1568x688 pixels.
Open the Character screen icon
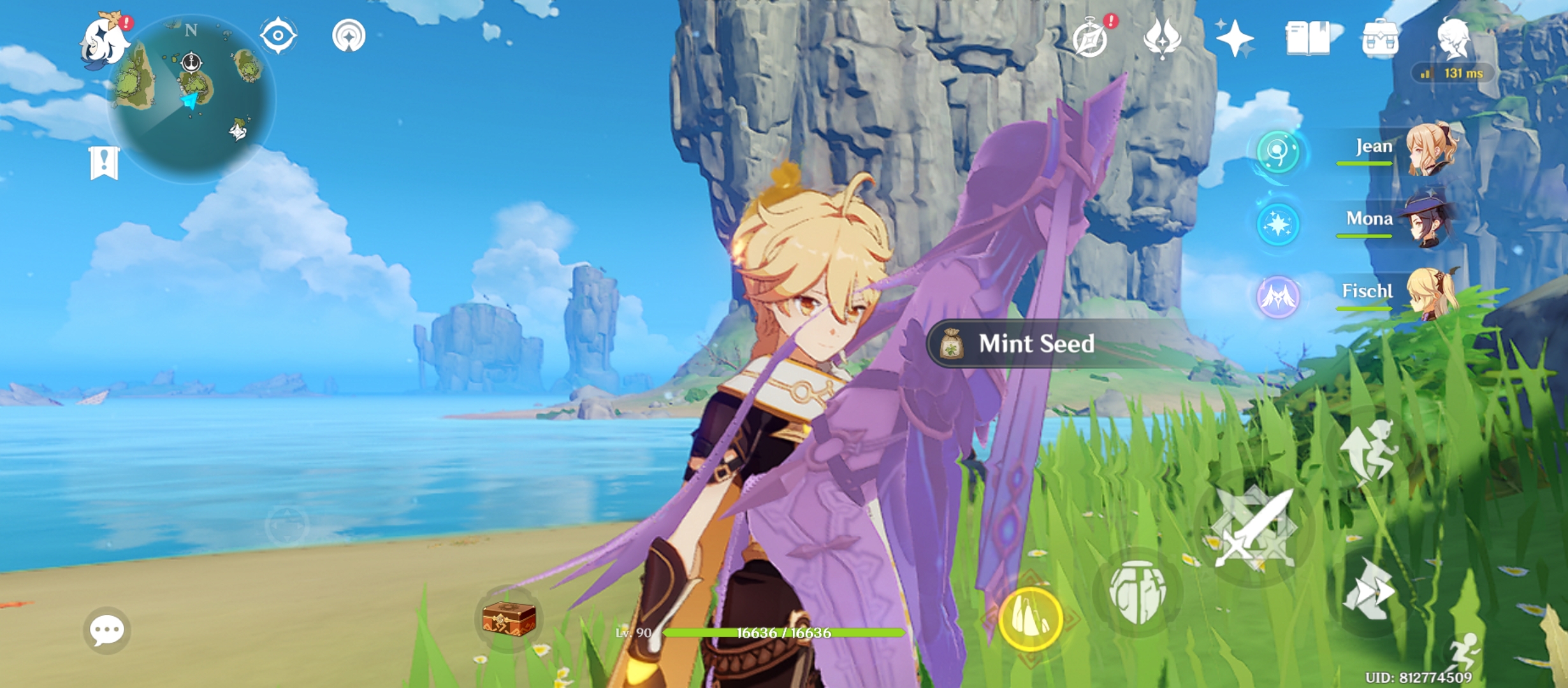[x=1453, y=38]
